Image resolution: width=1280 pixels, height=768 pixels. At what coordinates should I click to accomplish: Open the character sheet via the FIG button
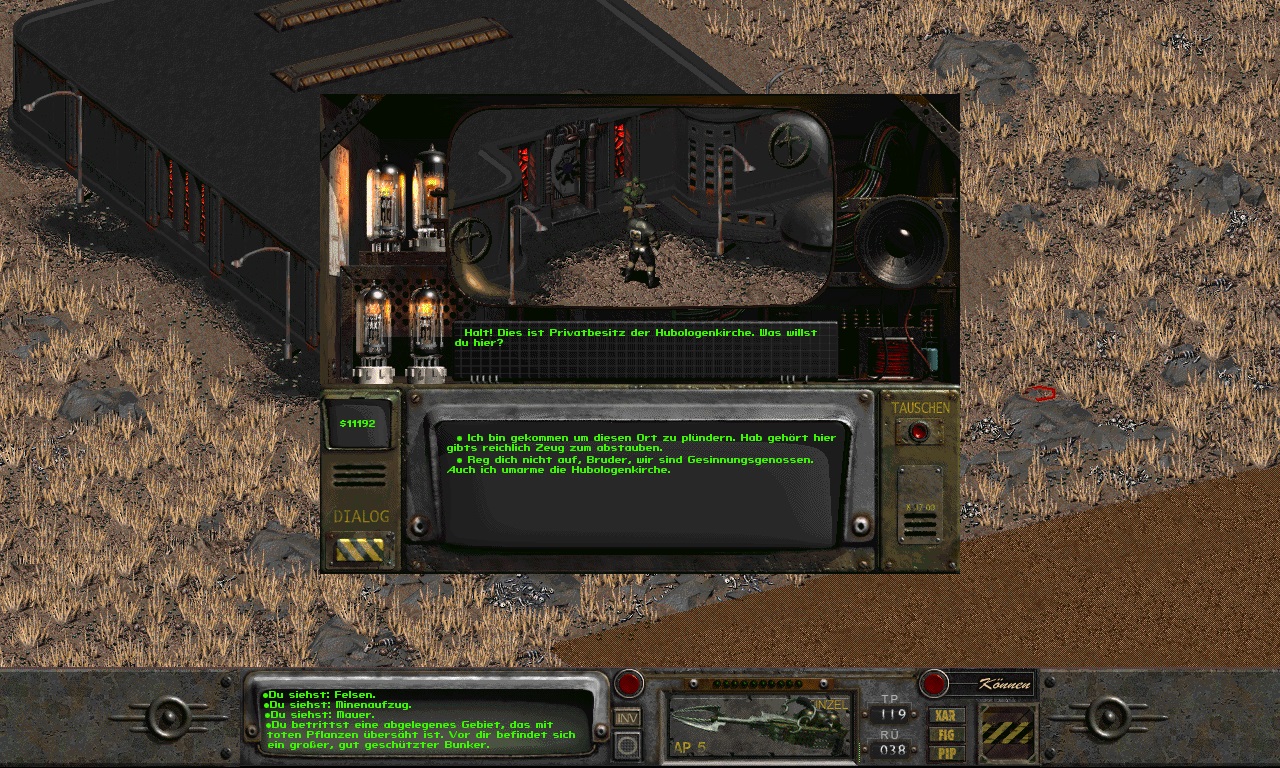[945, 734]
